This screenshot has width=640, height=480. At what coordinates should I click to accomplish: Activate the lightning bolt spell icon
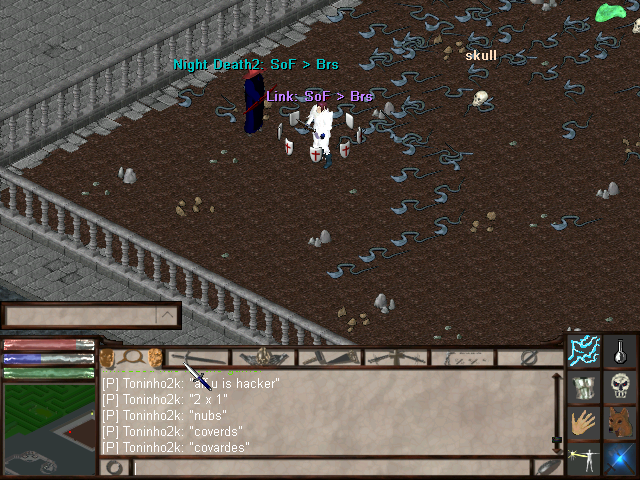[585, 352]
